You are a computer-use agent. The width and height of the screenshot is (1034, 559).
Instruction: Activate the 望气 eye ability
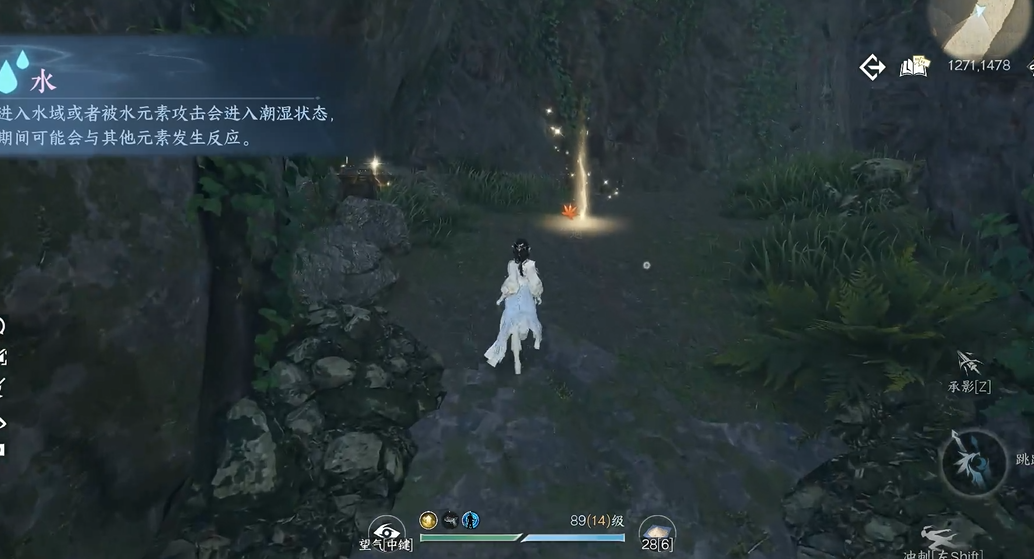(x=386, y=532)
